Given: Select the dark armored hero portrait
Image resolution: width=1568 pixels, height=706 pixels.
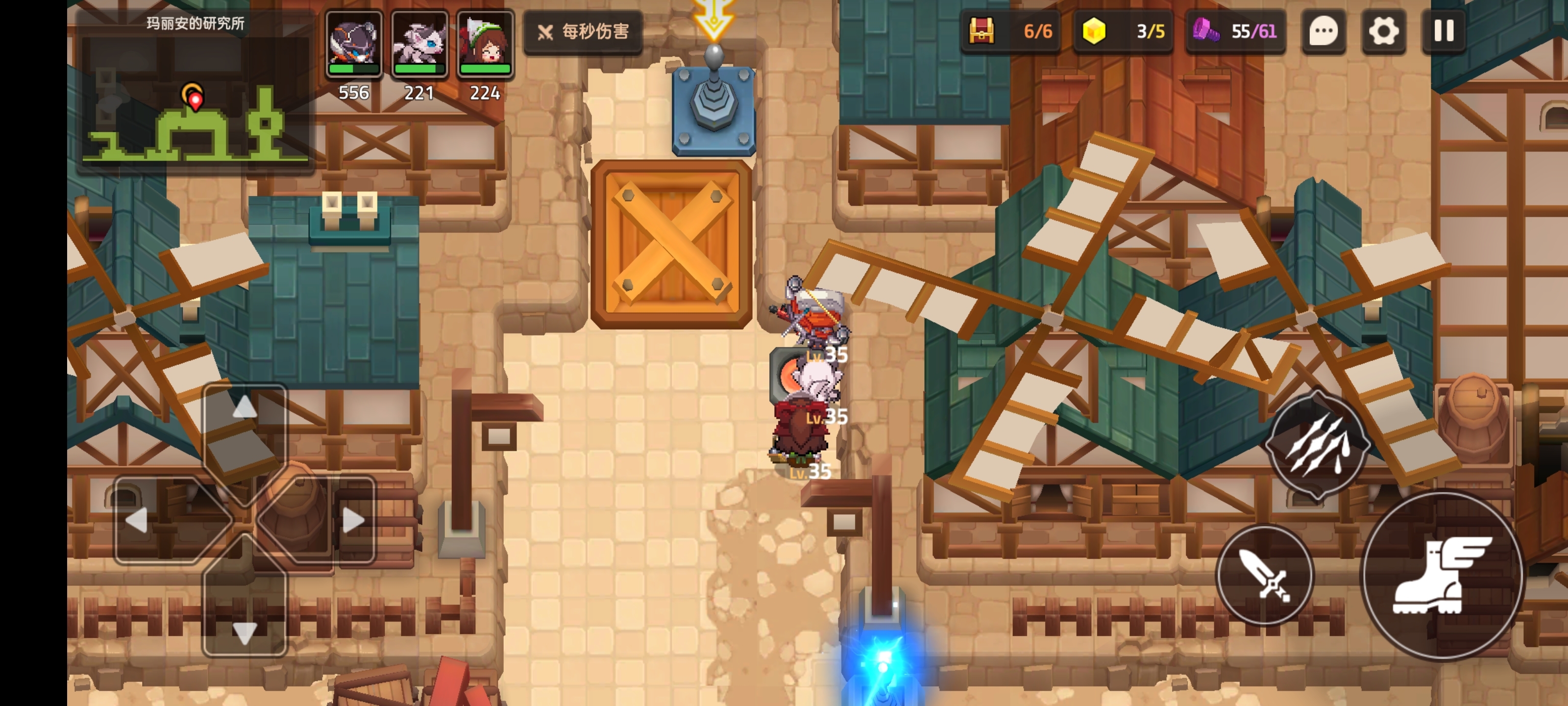Looking at the screenshot, I should pyautogui.click(x=354, y=44).
